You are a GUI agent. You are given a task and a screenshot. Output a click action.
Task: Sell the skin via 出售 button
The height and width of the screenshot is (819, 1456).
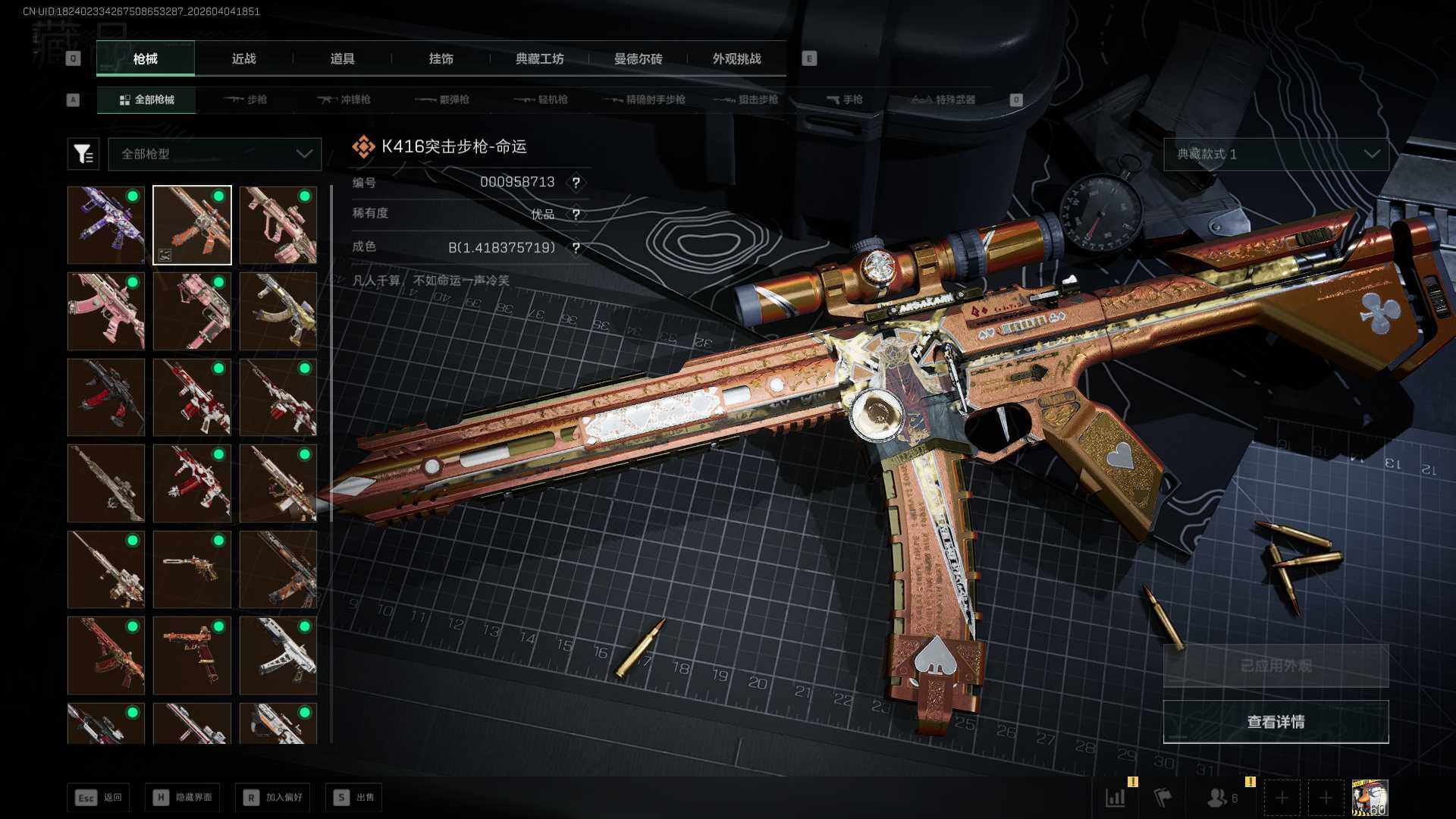(x=354, y=797)
